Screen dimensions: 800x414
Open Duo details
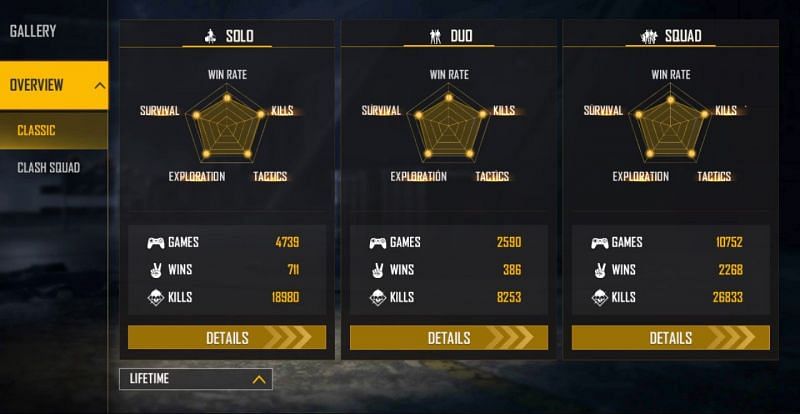pos(449,338)
